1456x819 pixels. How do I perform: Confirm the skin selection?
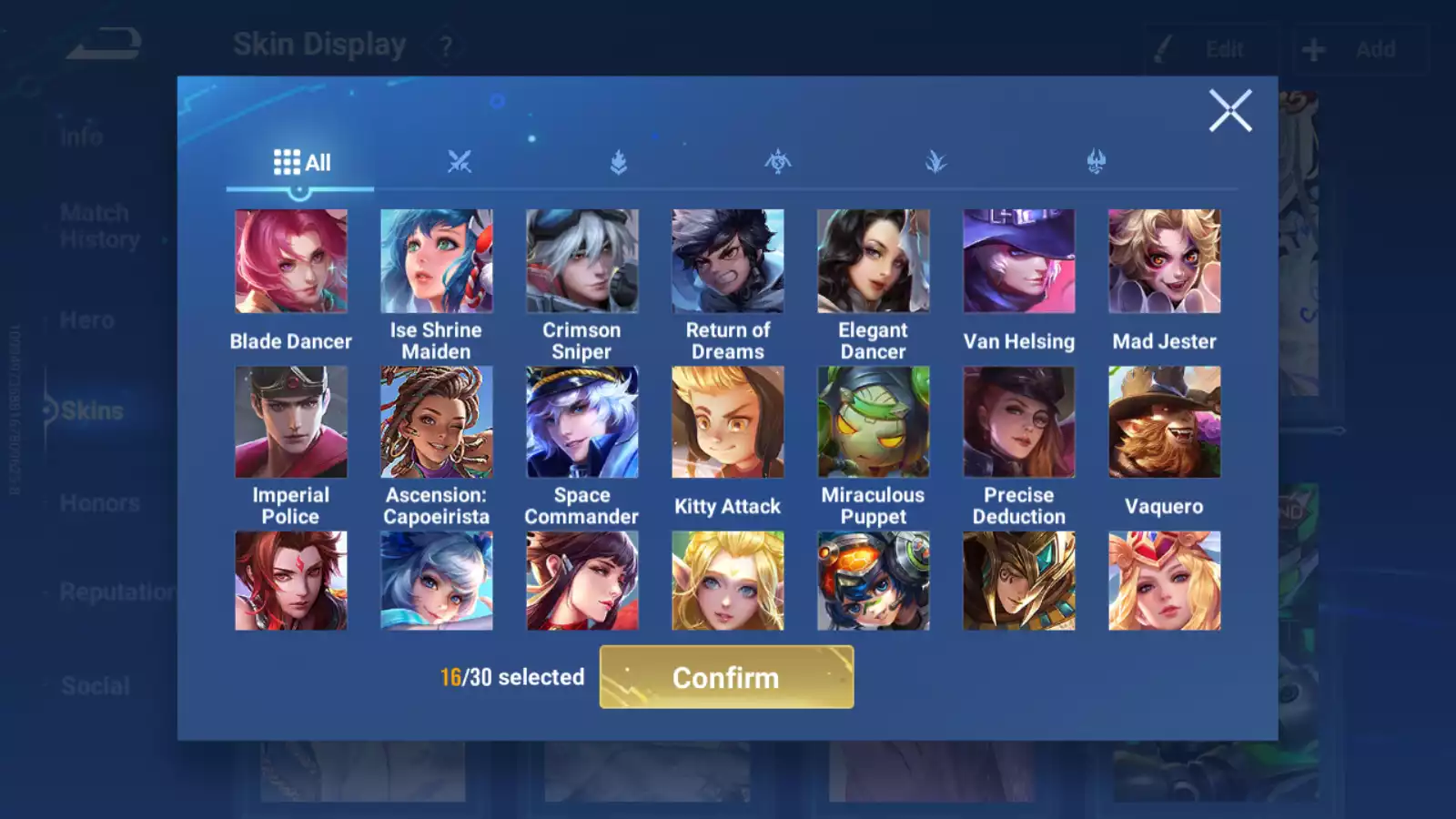point(726,677)
